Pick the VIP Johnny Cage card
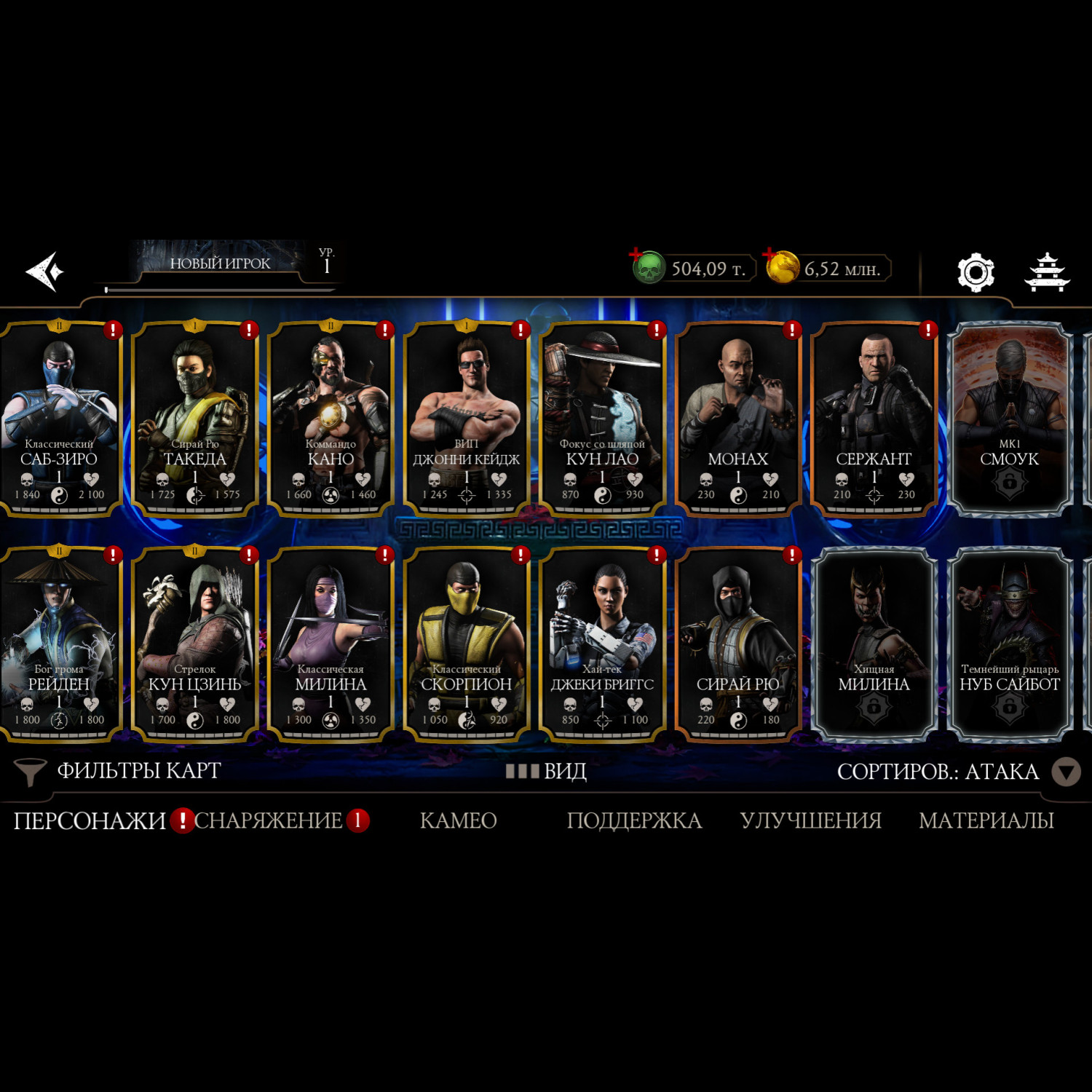Viewport: 1092px width, 1092px height. tap(467, 419)
